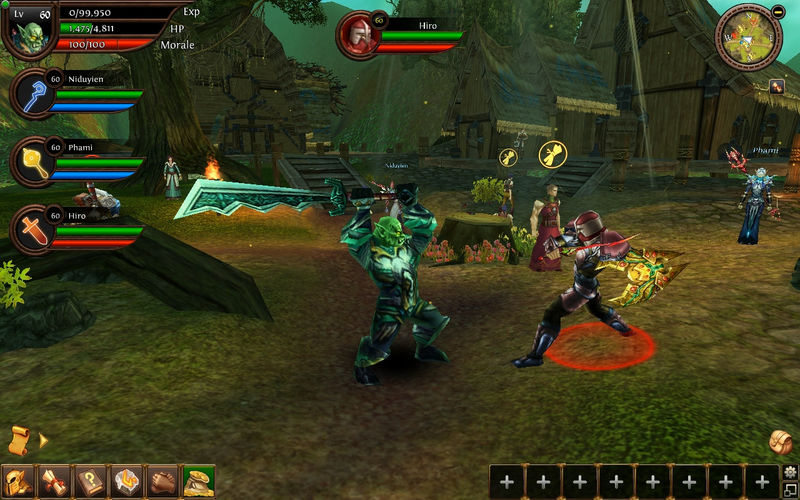Open the backpack inventory
The width and height of the screenshot is (800, 500).
[781, 441]
